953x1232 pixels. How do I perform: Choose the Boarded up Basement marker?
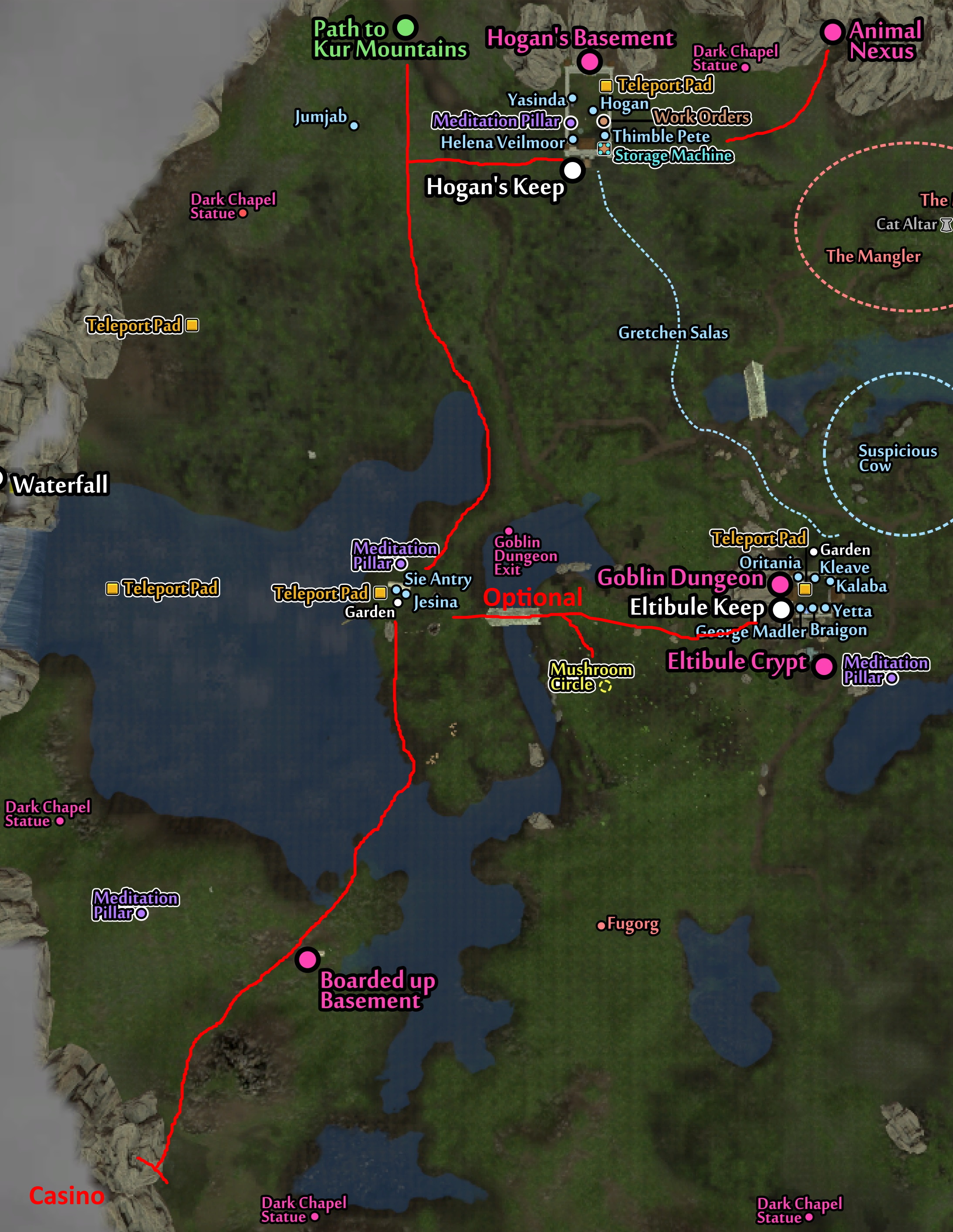308,959
